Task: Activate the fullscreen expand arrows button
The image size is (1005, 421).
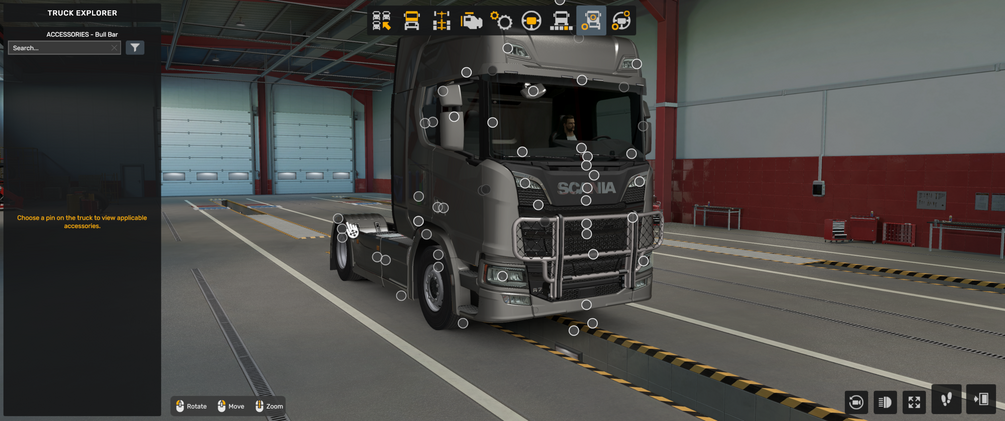Action: pos(914,402)
